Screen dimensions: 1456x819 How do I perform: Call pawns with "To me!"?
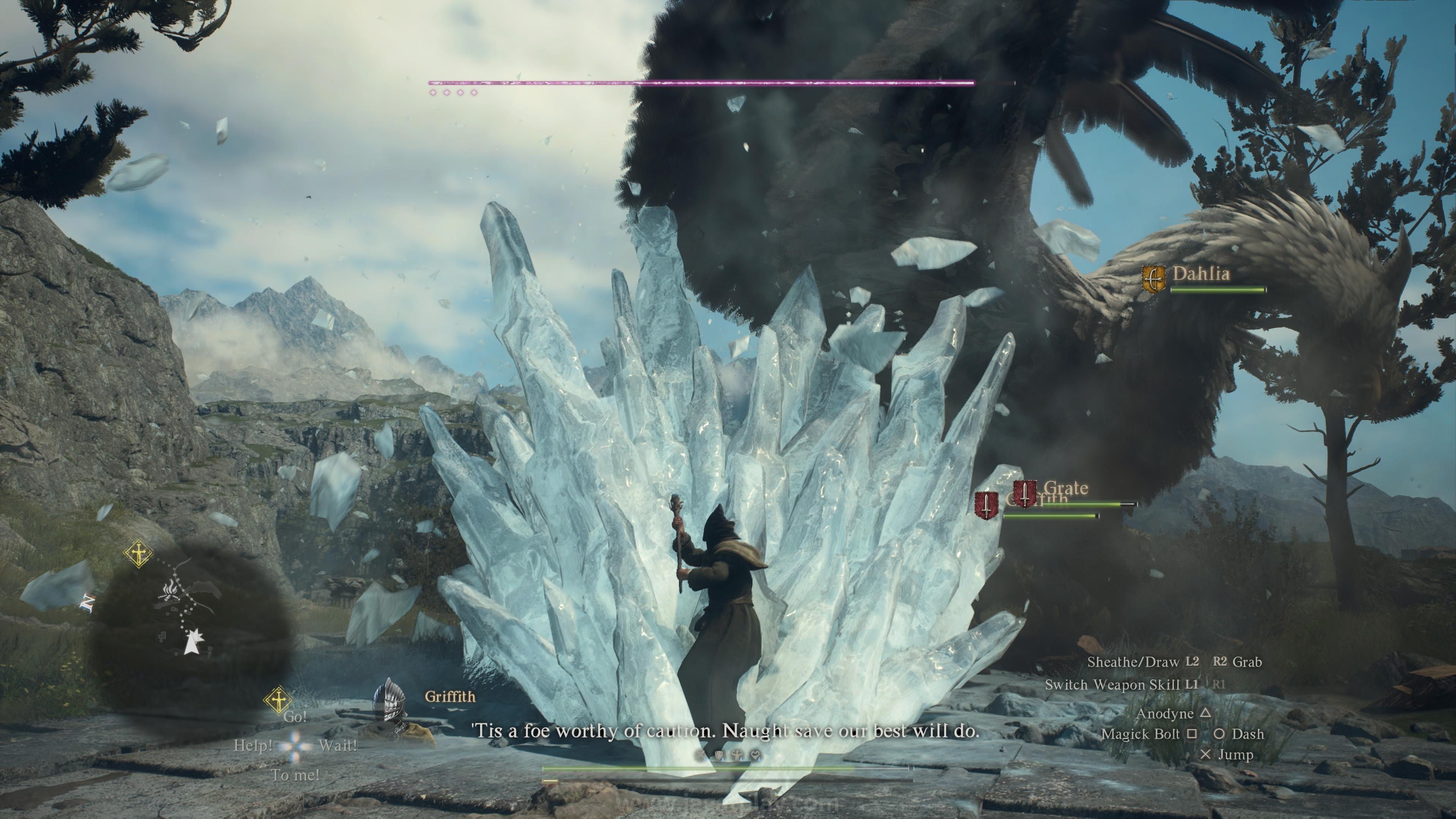tap(295, 775)
